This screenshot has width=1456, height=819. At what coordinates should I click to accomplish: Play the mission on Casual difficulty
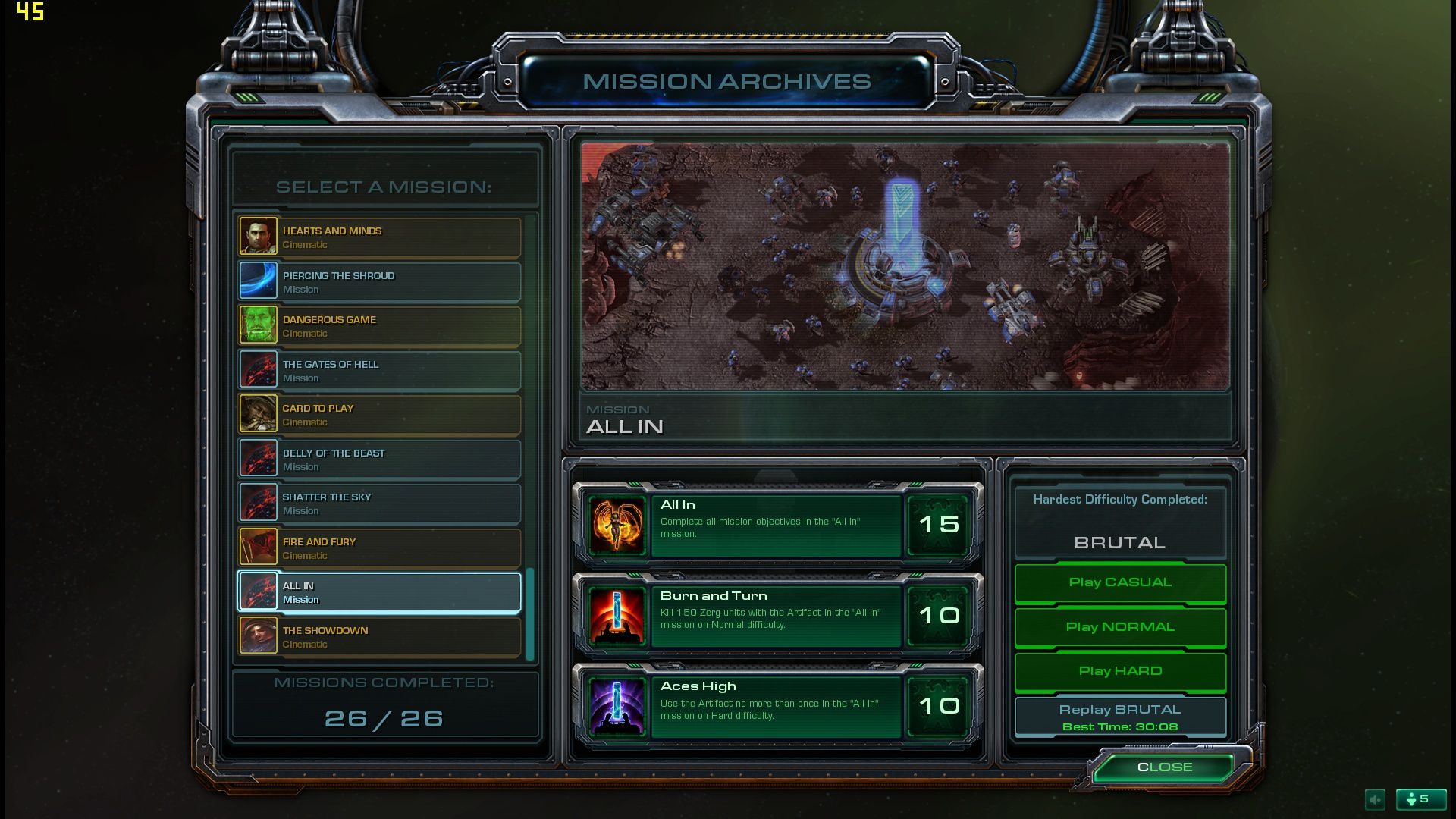[1120, 582]
